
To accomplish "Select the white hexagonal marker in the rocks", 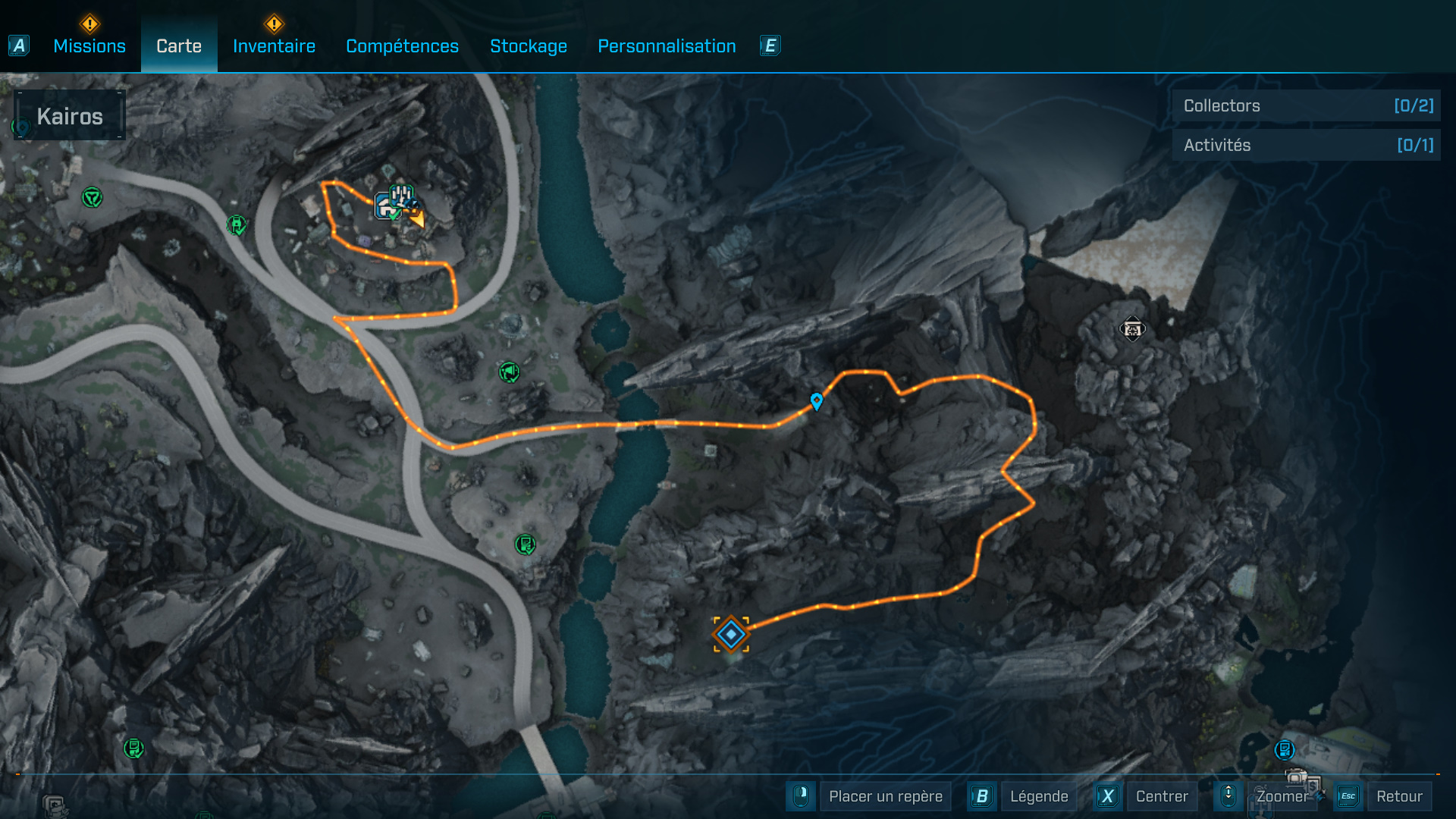I will tap(1132, 329).
